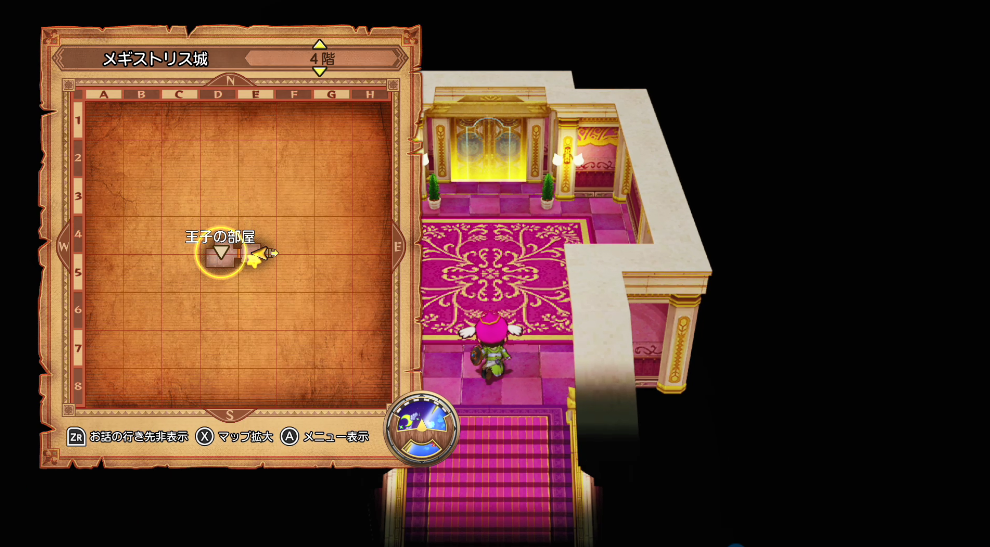Click the yellow player arrow on the map
Viewport: 990px width, 547px height.
tap(261, 256)
